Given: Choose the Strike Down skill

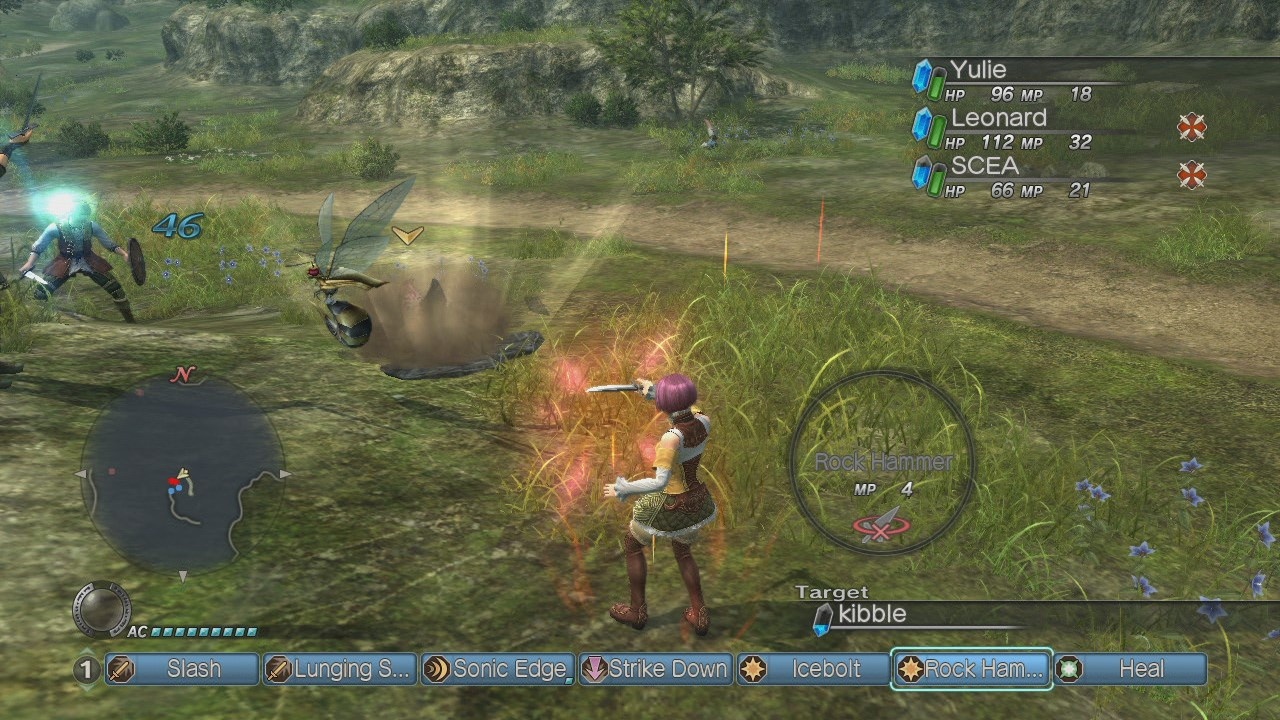Looking at the screenshot, I should 656,669.
